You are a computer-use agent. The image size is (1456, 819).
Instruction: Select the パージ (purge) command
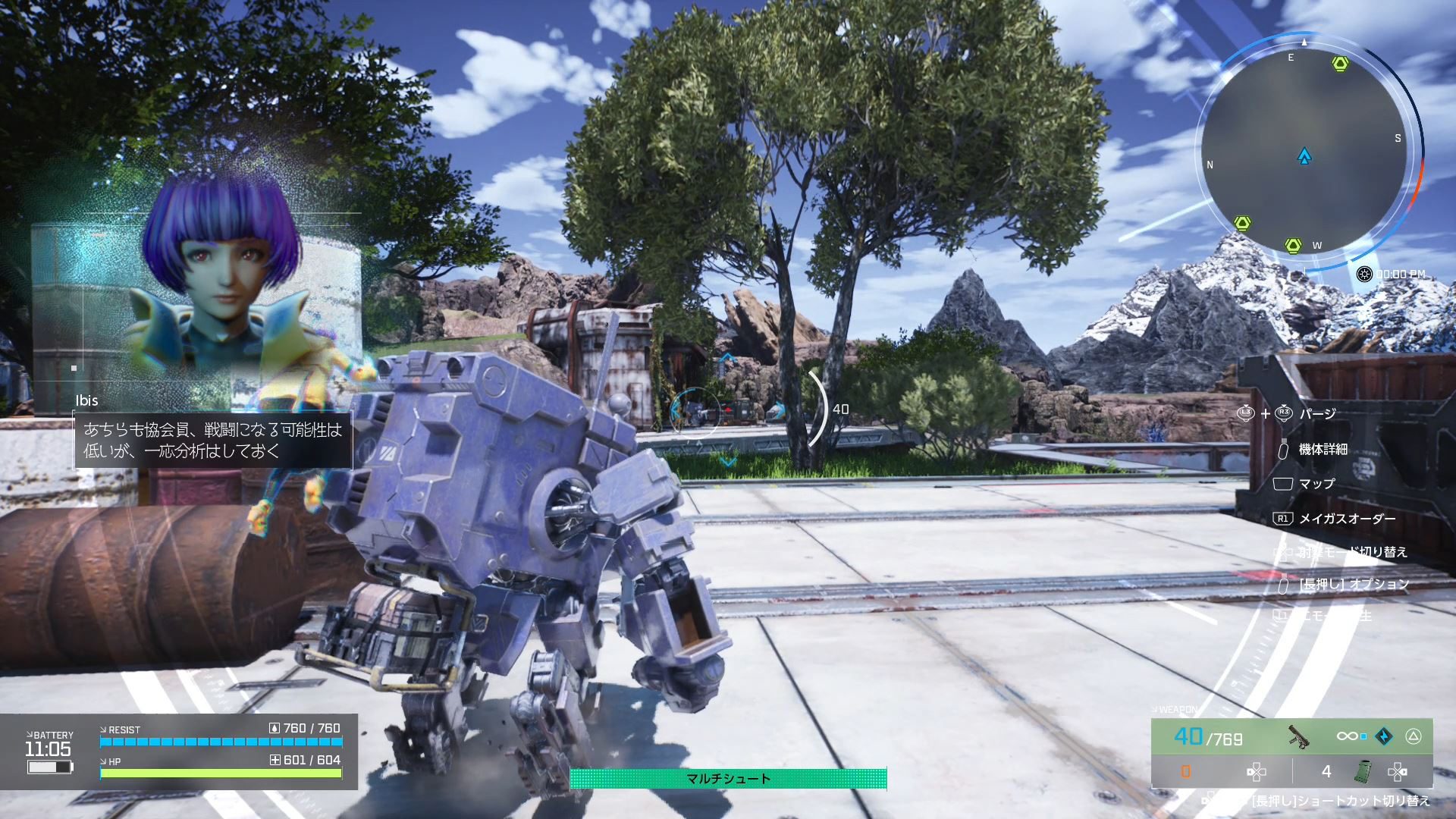click(x=1317, y=414)
